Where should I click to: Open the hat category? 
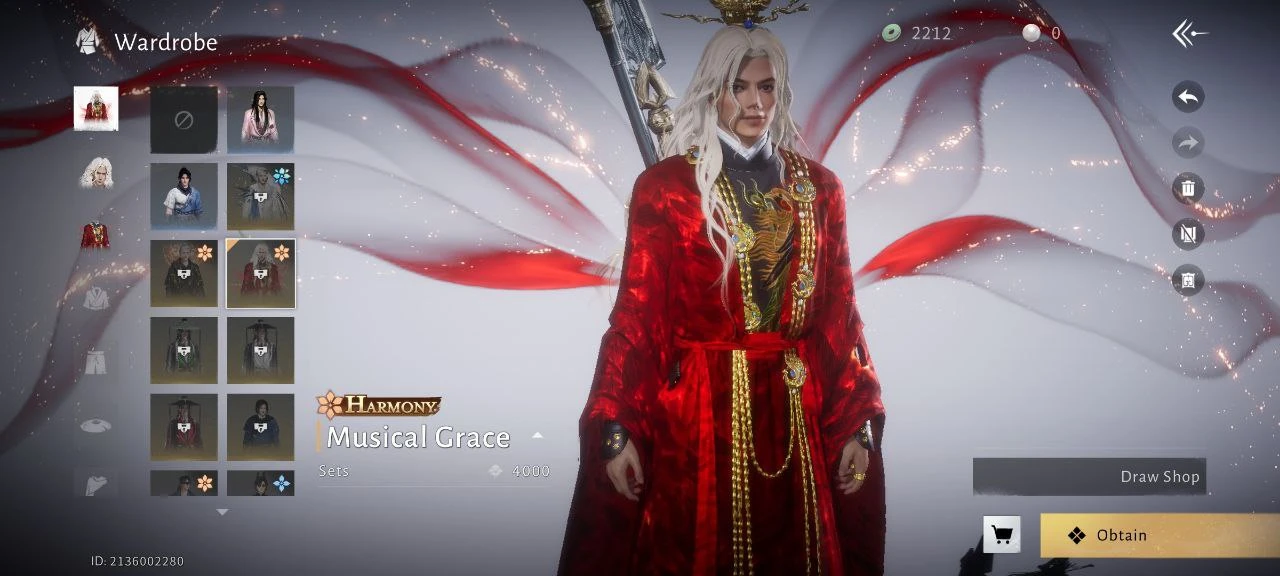96,424
